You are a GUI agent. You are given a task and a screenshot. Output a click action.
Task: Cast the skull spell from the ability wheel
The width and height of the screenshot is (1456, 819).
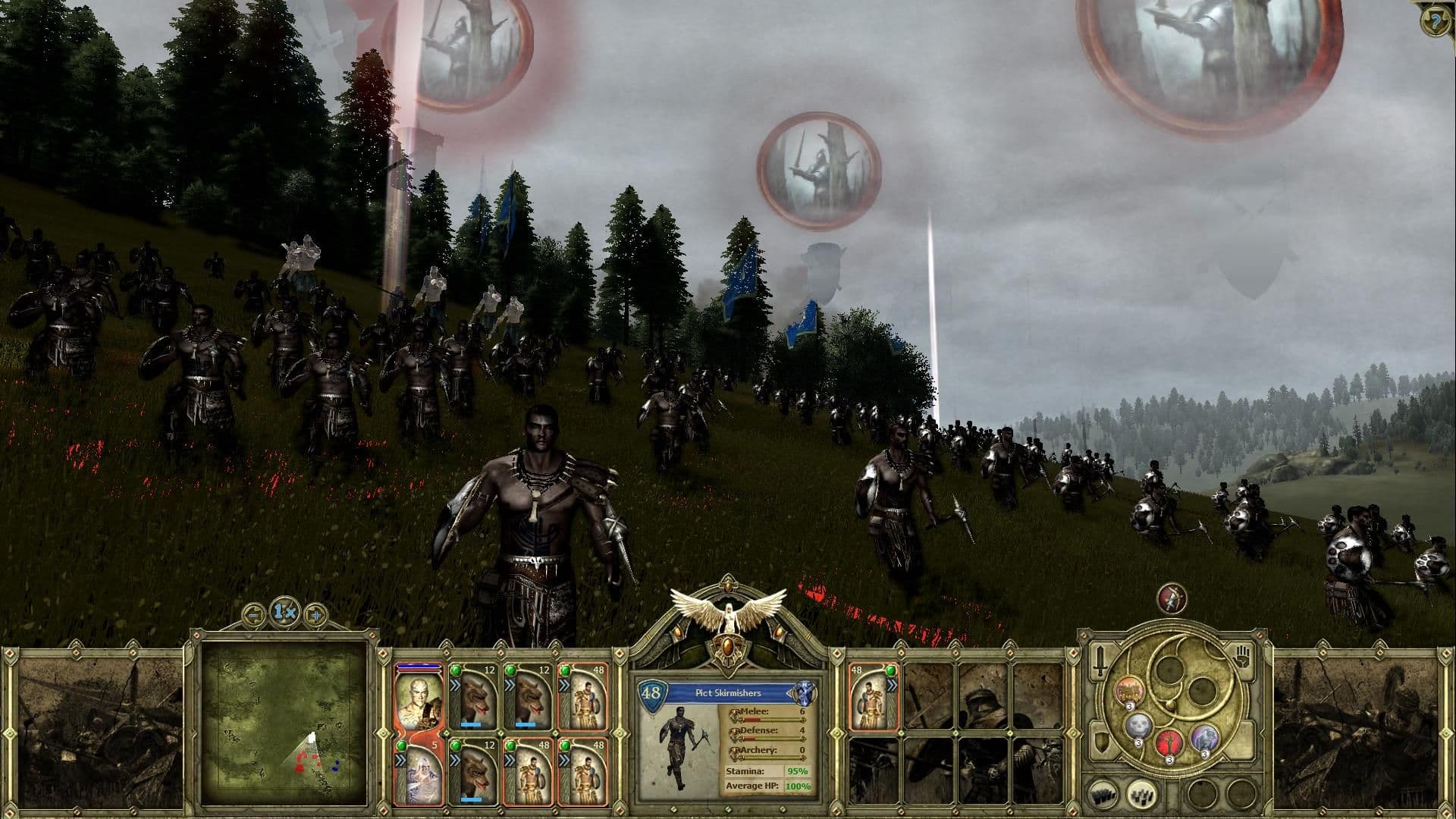point(1137,726)
